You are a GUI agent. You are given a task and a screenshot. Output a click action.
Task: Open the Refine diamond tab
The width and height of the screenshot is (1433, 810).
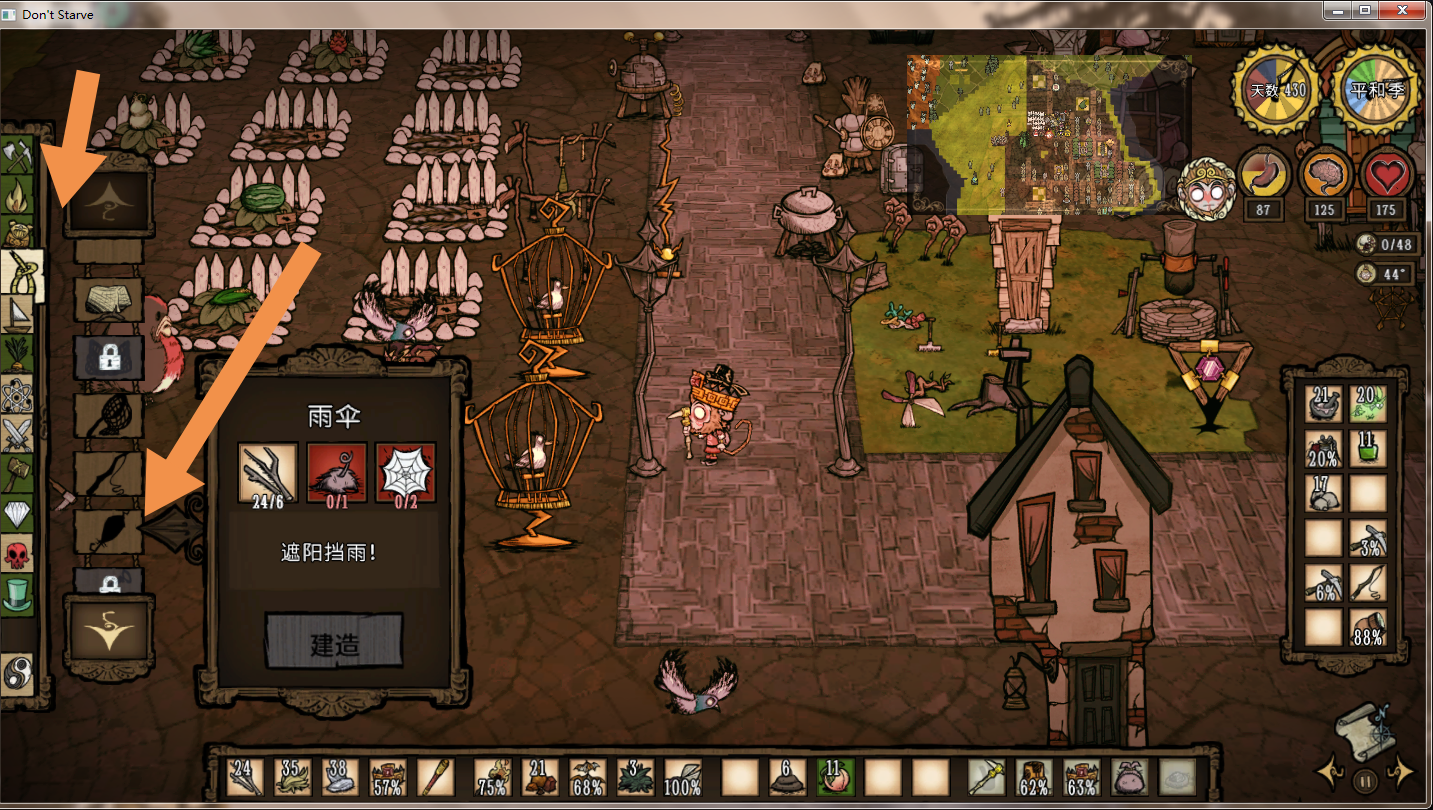(19, 514)
